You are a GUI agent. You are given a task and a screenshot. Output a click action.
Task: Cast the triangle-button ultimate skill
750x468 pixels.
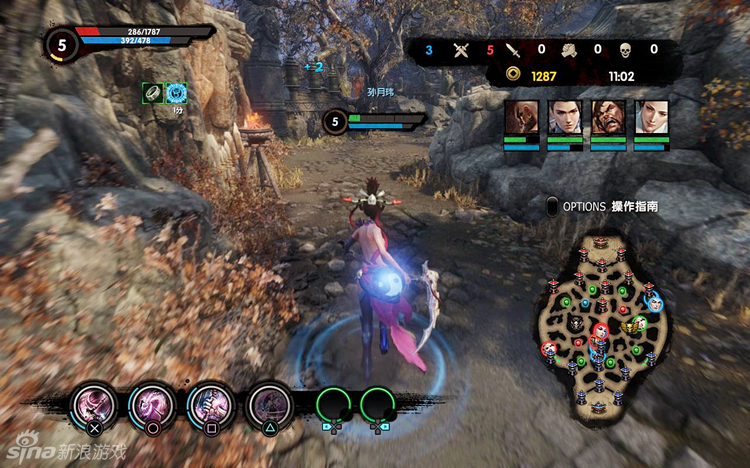268,404
